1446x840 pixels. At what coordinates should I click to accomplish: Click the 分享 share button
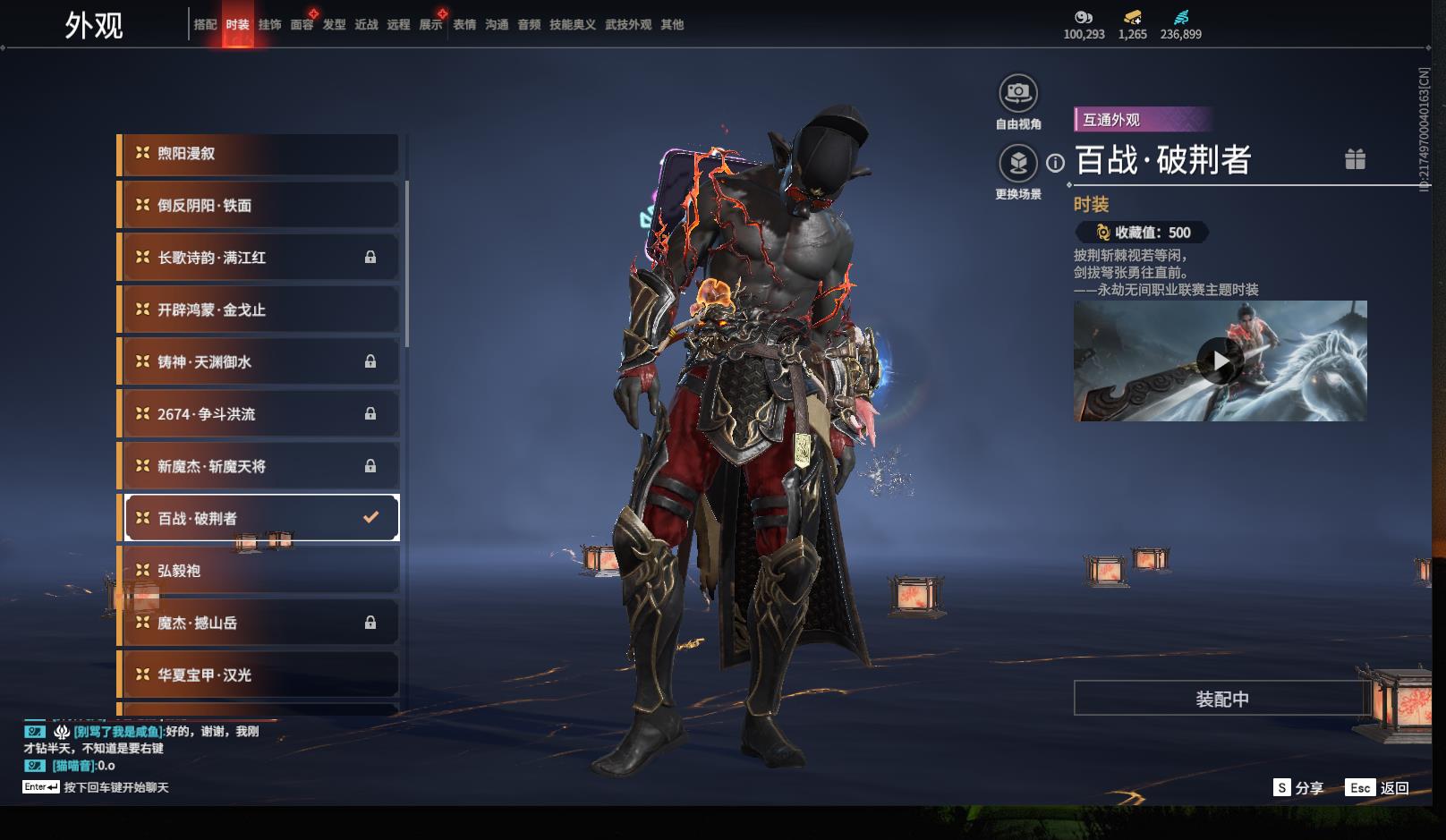pos(1298,787)
